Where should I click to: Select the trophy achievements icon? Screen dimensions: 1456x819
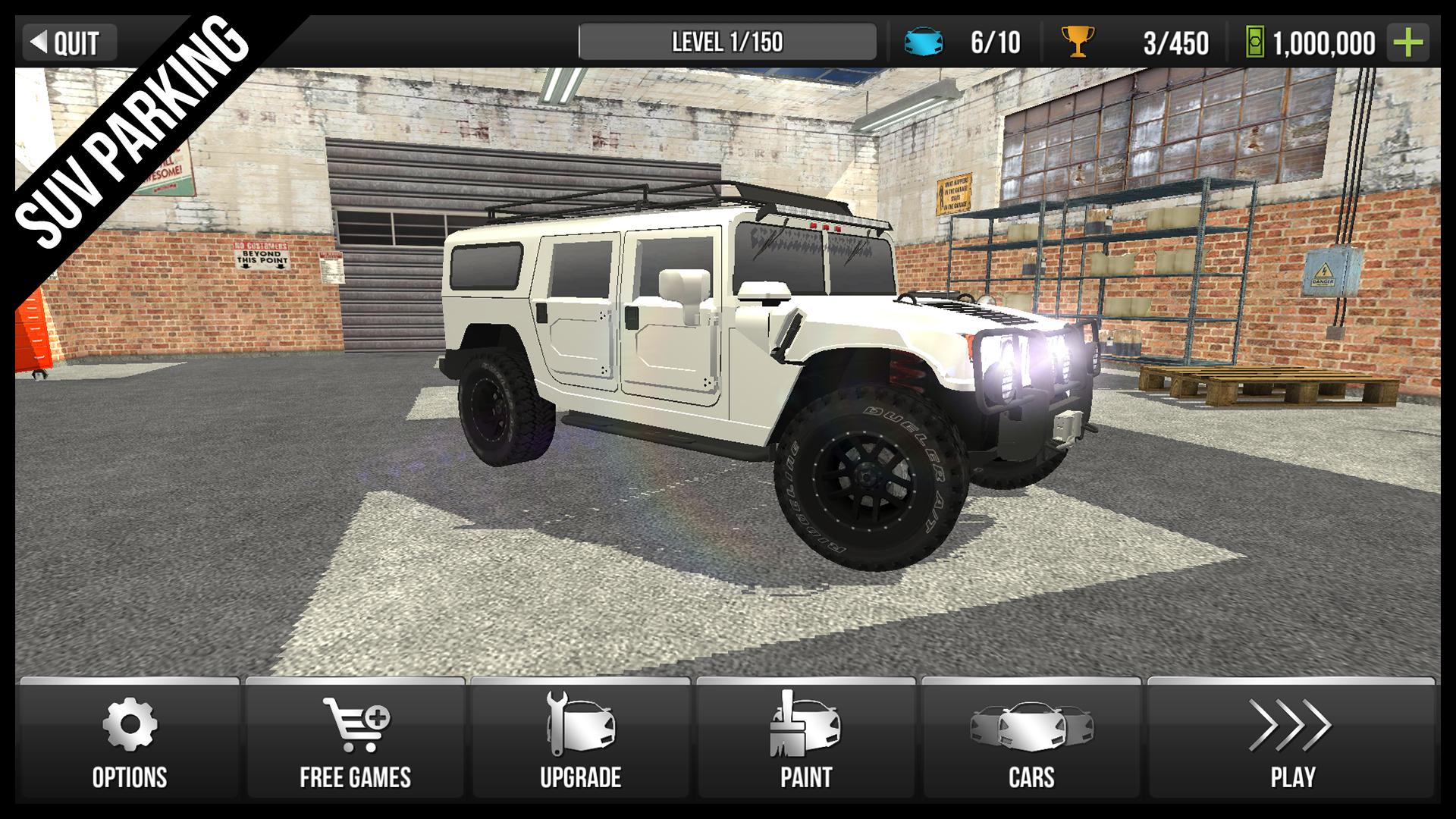tap(1077, 43)
